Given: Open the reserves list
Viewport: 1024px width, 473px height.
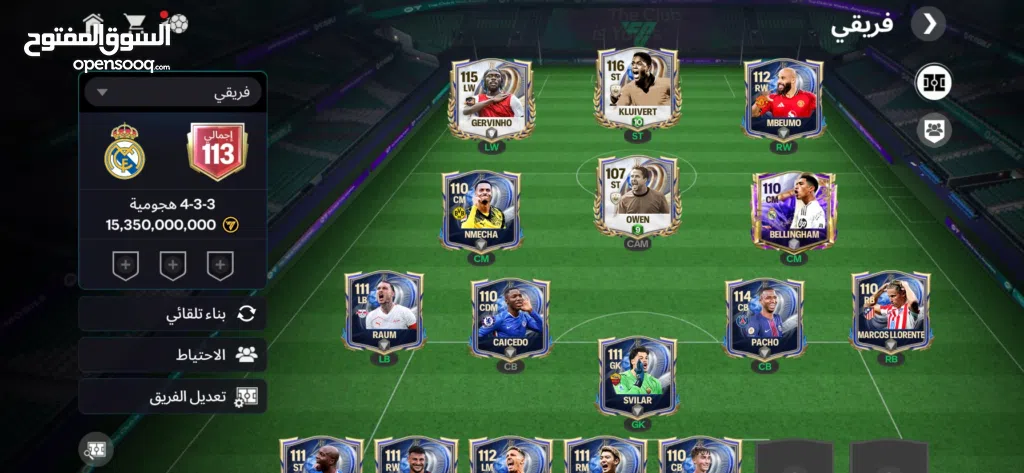Looking at the screenshot, I should 173,355.
